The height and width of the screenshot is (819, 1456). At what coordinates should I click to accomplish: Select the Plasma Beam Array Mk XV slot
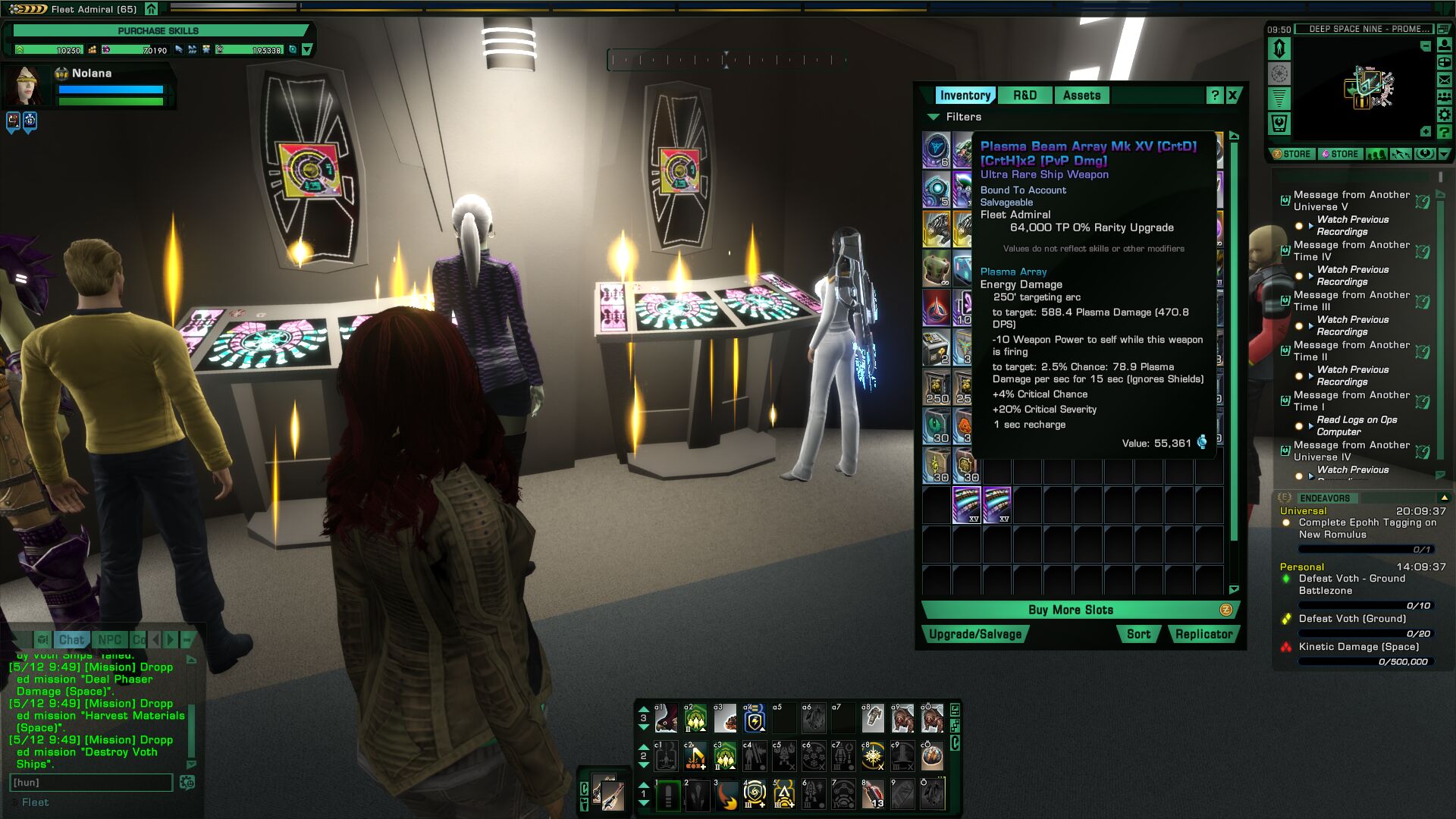tap(966, 504)
